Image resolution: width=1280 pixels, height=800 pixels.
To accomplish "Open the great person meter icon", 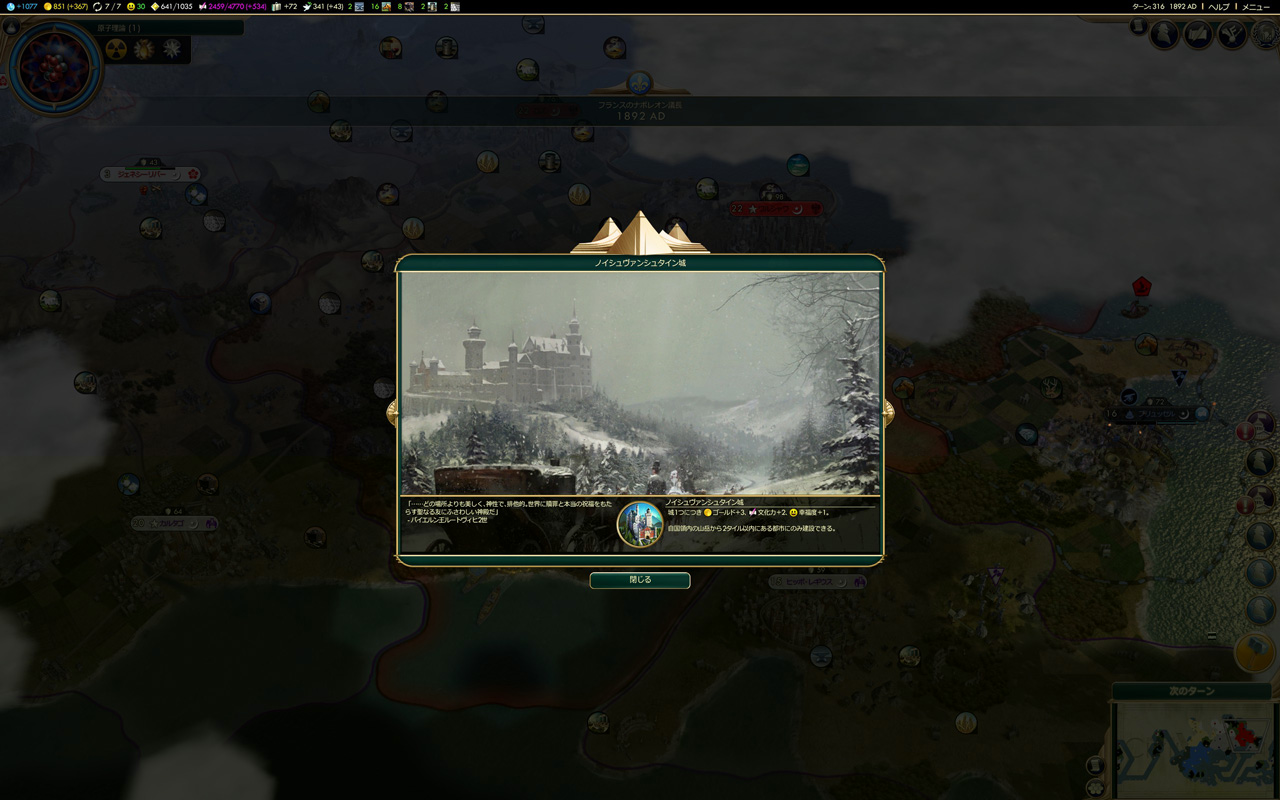I will click(x=308, y=8).
